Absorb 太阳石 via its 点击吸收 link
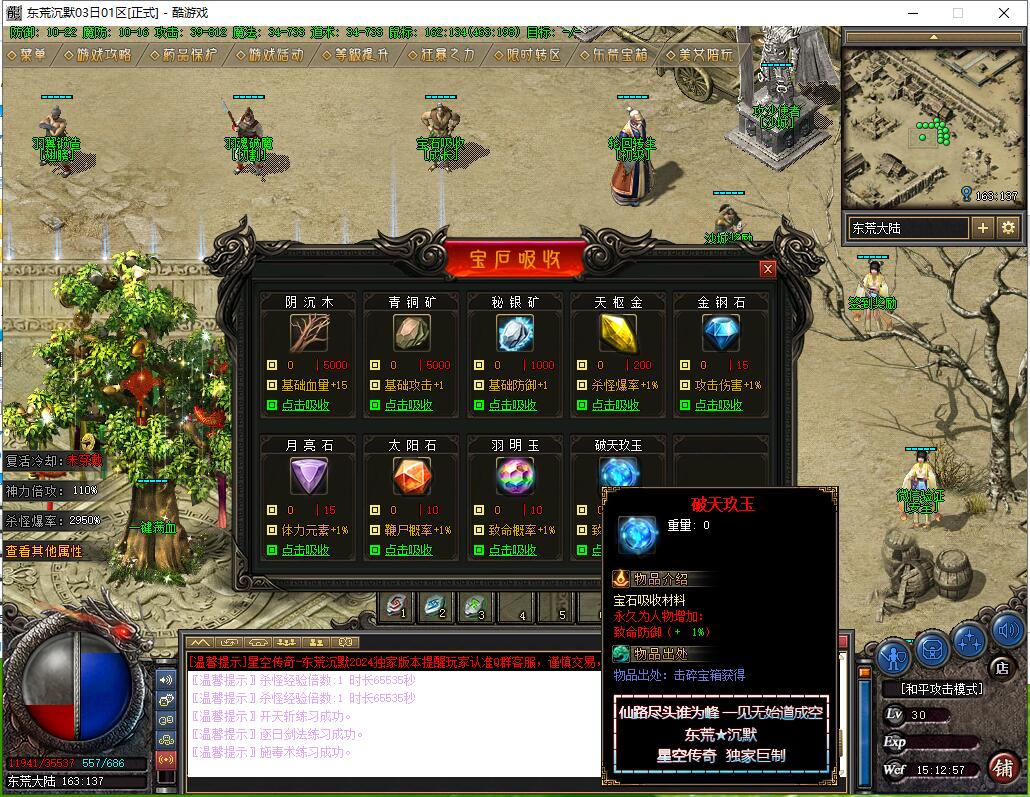 [408, 550]
